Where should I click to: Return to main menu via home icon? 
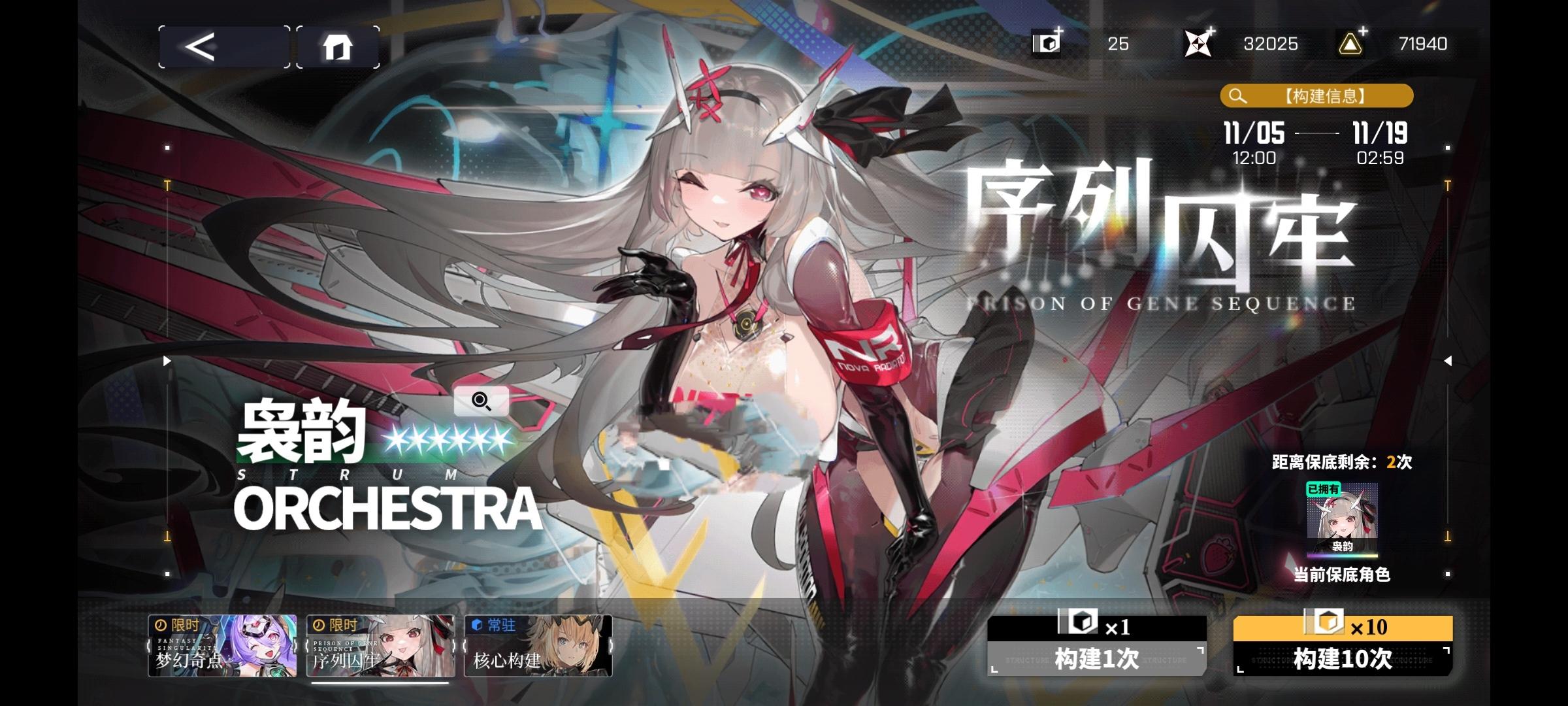[x=338, y=46]
